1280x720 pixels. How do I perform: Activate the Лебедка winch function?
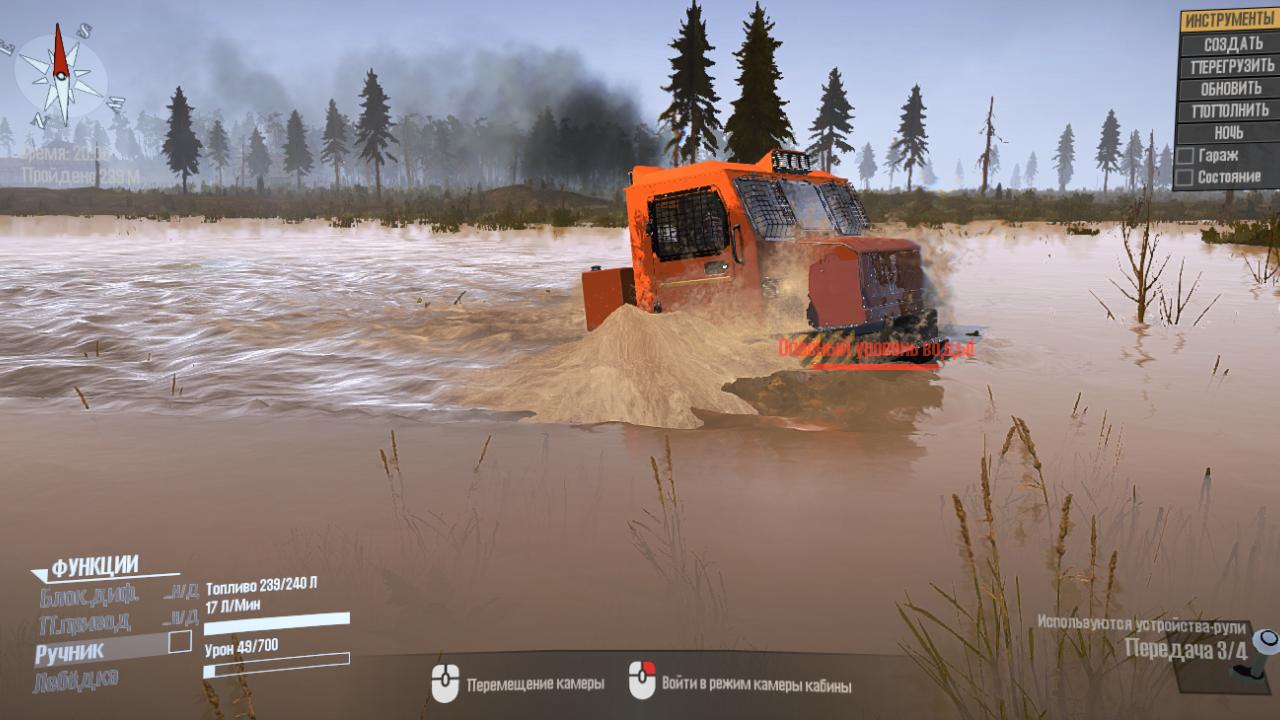pos(76,680)
